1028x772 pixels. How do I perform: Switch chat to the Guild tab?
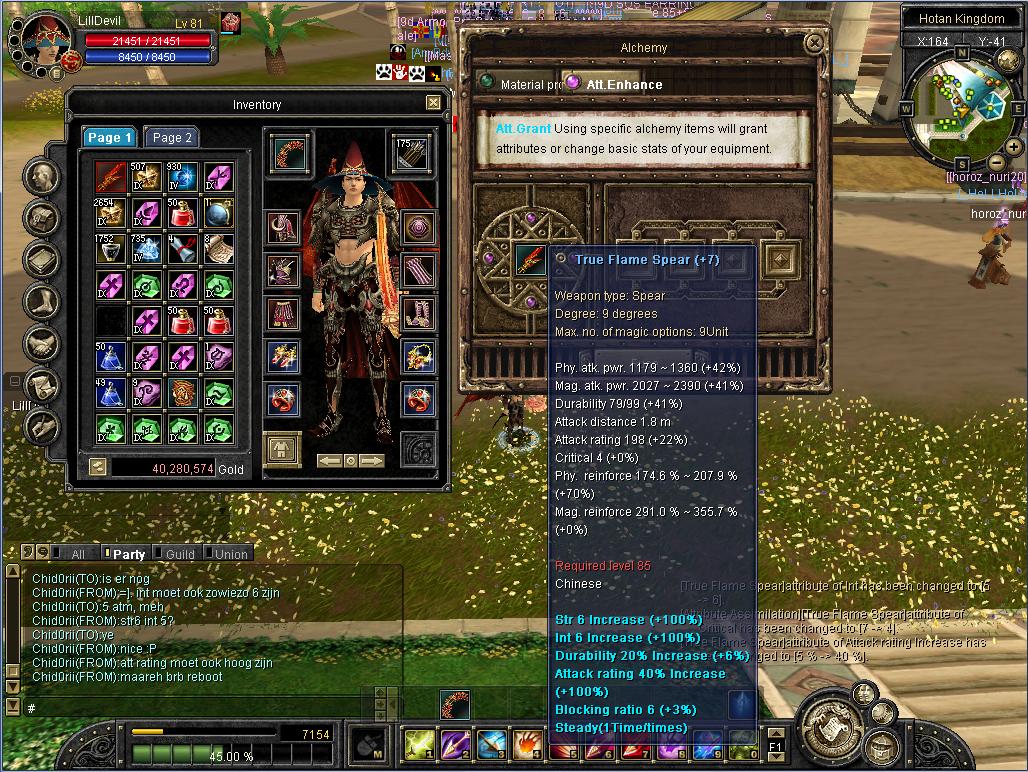coord(179,554)
